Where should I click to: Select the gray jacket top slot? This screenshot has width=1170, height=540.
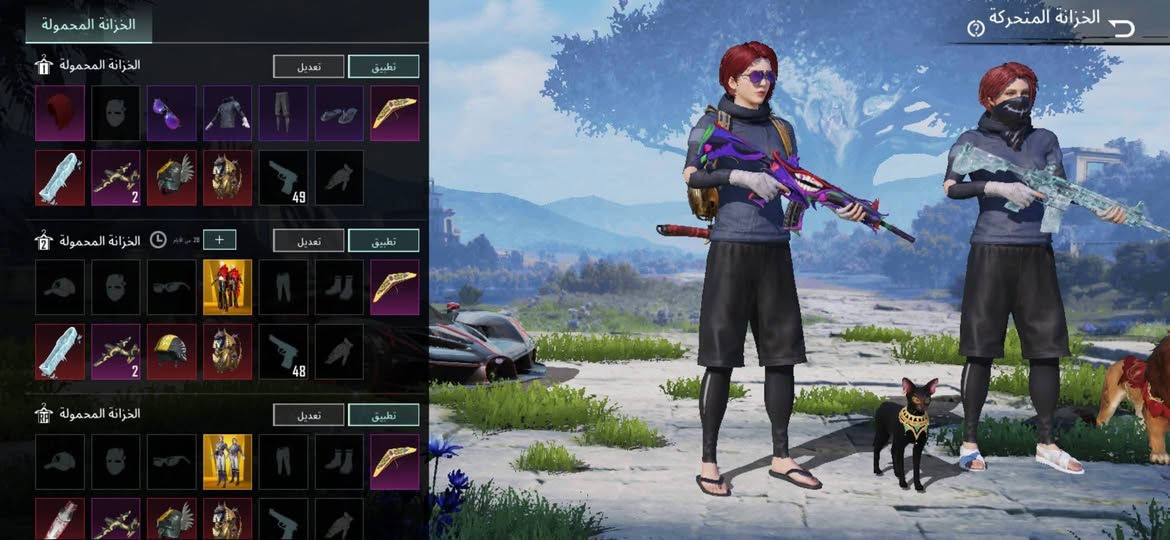point(228,113)
